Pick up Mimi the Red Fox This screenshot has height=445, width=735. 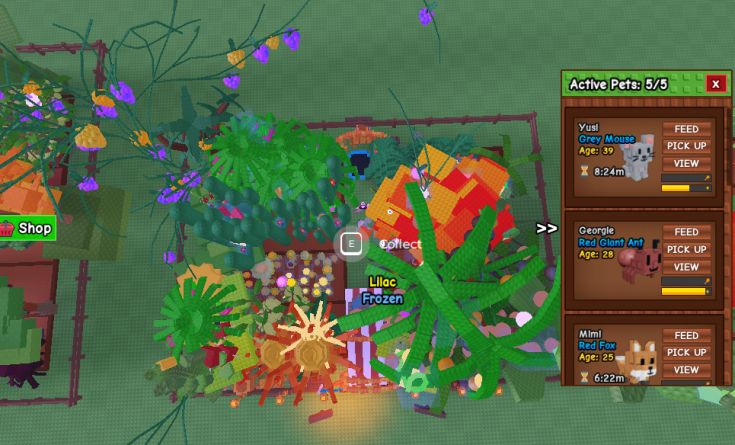pos(686,352)
